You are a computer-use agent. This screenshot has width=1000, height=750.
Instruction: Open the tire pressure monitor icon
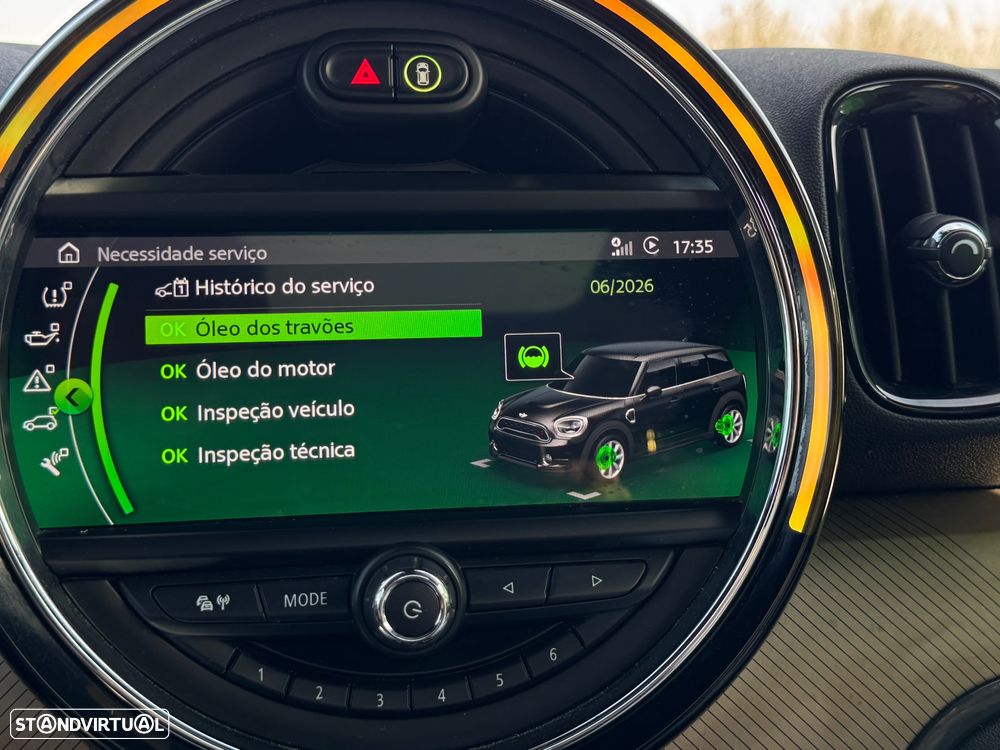[56, 294]
